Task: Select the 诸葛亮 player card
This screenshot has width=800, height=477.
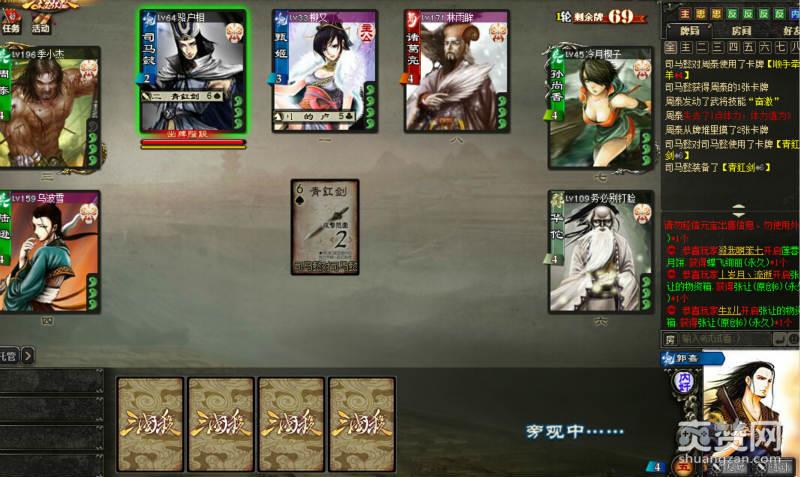Action: click(449, 70)
